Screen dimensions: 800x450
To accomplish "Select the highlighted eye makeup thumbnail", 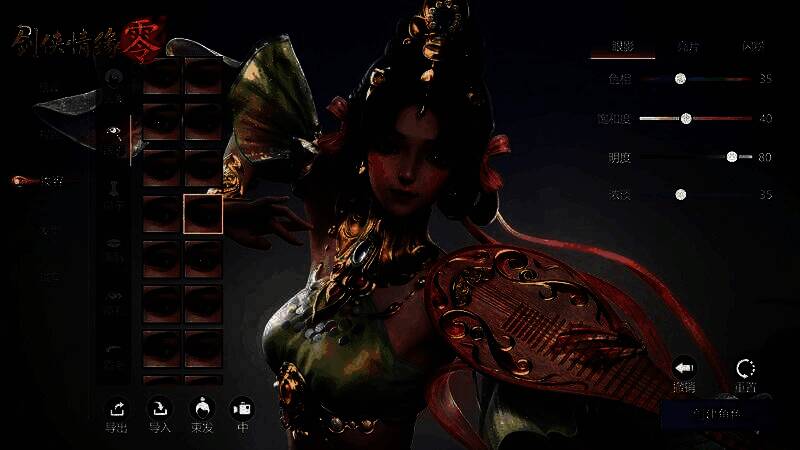I will 203,213.
